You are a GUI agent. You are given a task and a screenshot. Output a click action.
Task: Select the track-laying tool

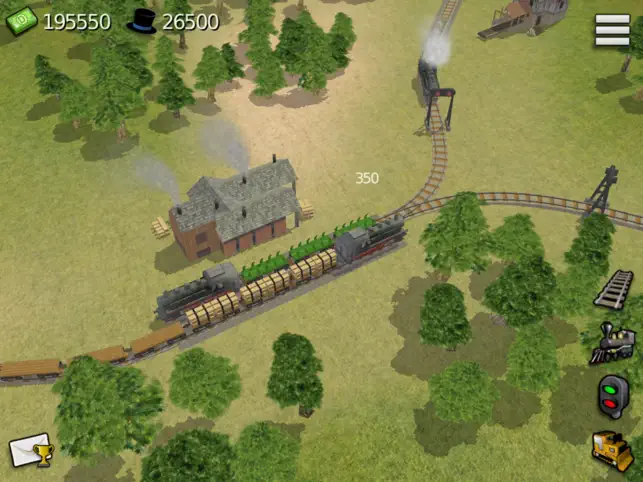click(613, 289)
